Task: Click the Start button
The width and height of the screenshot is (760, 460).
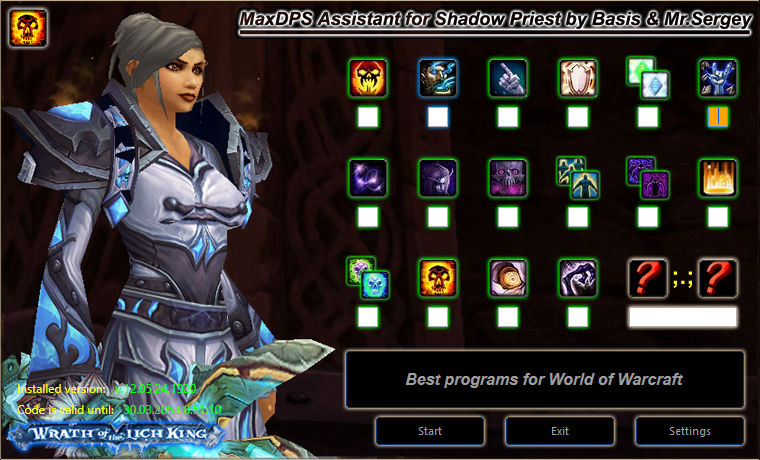Action: coord(430,431)
